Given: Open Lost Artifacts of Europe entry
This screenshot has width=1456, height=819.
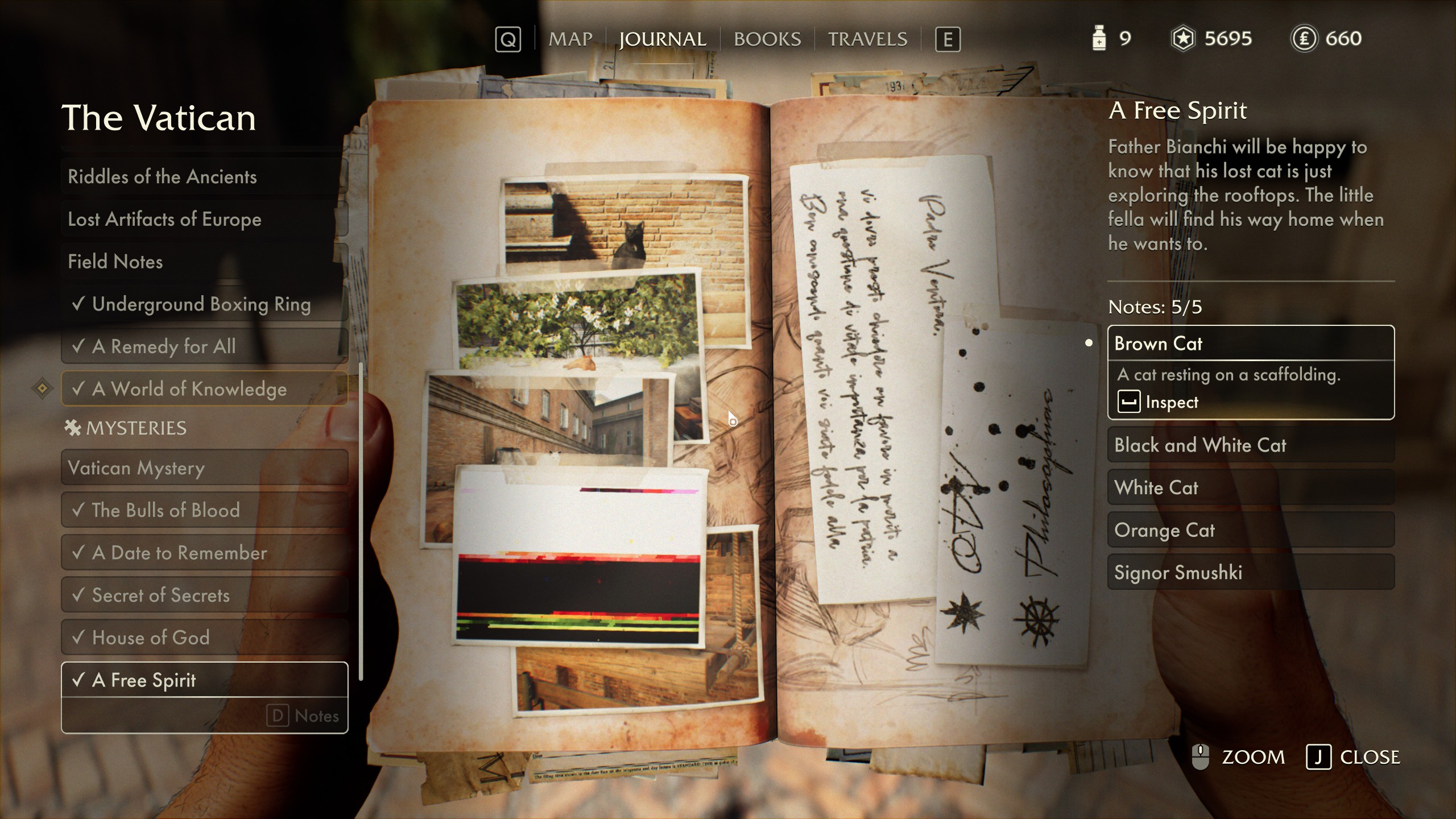Looking at the screenshot, I should (x=204, y=219).
